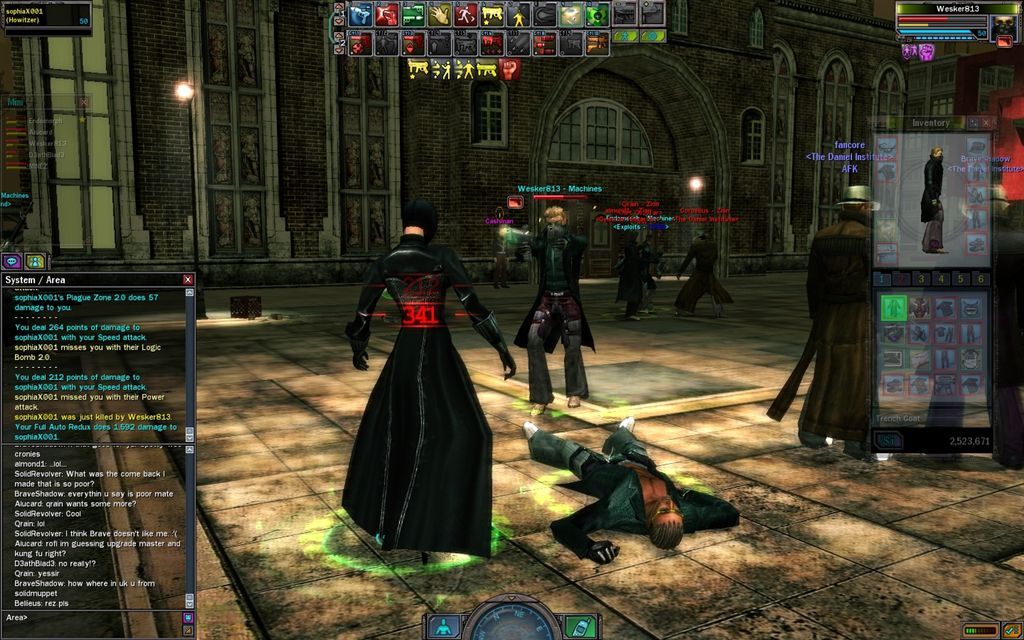Switch to inventory page 3
The image size is (1024, 640).
pos(921,279)
